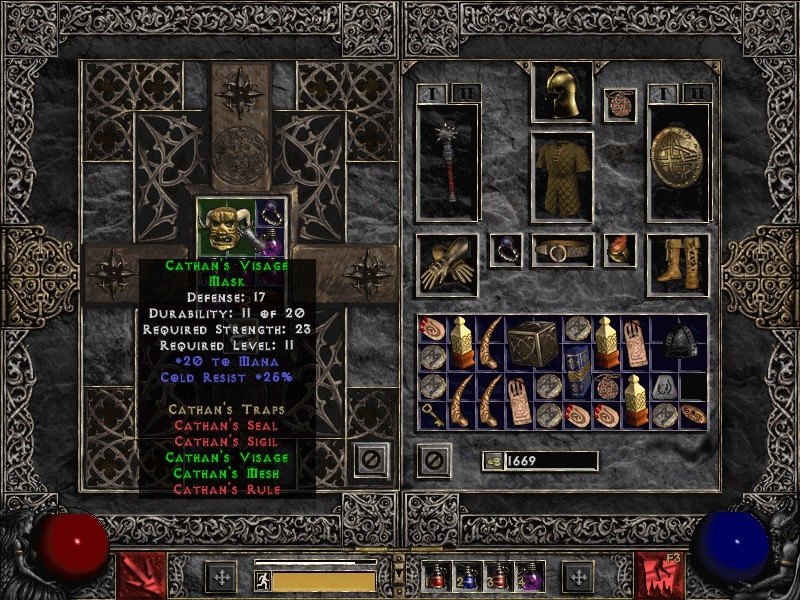Select the equipped spiked mace weapon
Viewport: 800px width, 600px height.
pyautogui.click(x=447, y=162)
